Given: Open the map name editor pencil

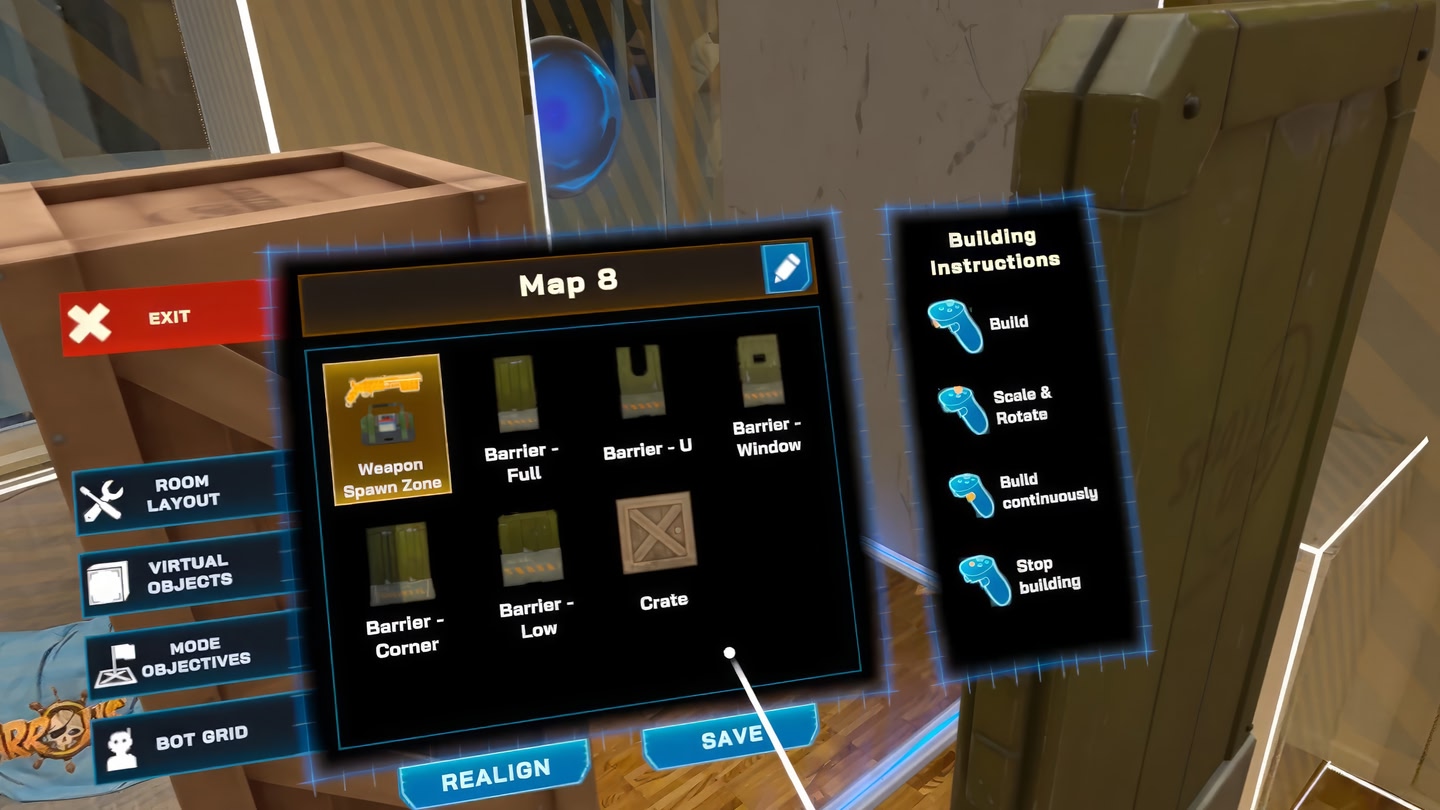Looking at the screenshot, I should coord(788,269).
